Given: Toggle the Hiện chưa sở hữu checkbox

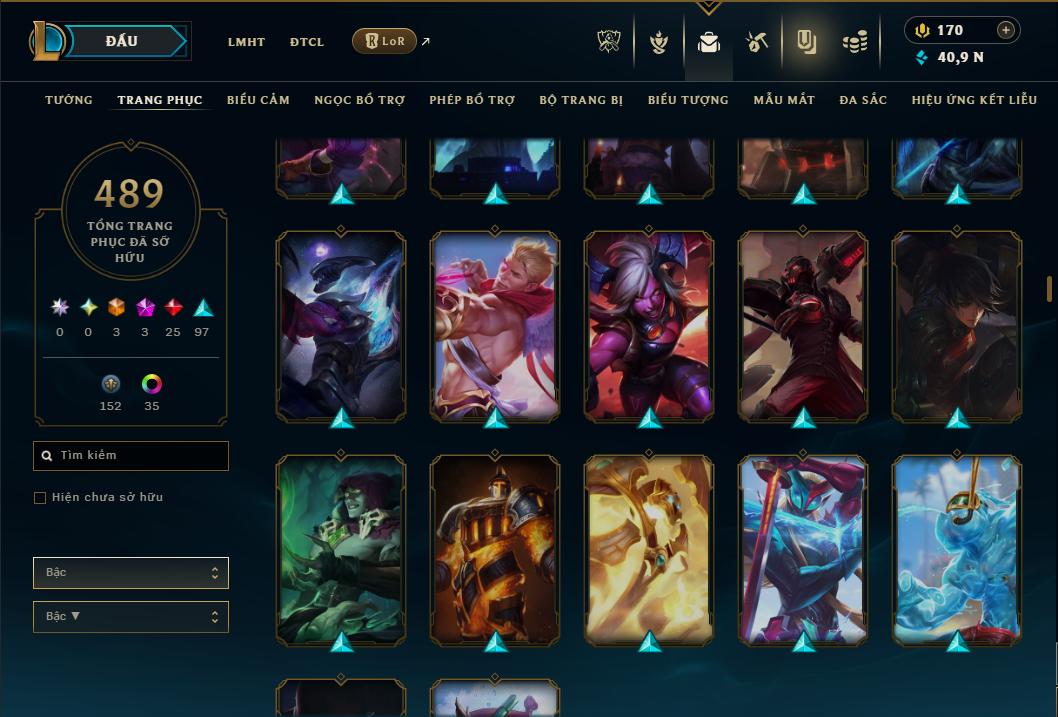Looking at the screenshot, I should point(40,498).
